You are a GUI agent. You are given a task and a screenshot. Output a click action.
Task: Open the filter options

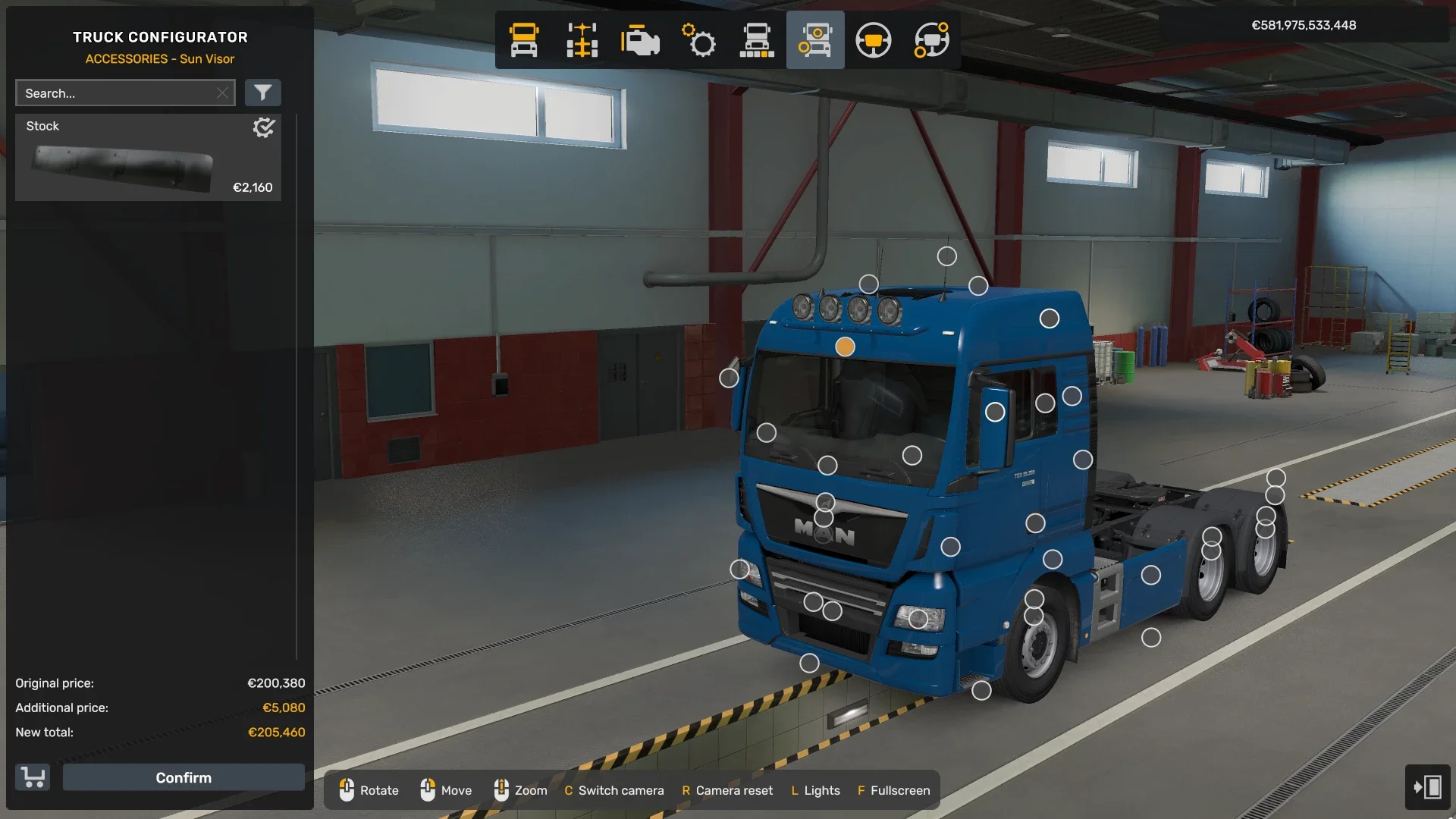(x=263, y=93)
